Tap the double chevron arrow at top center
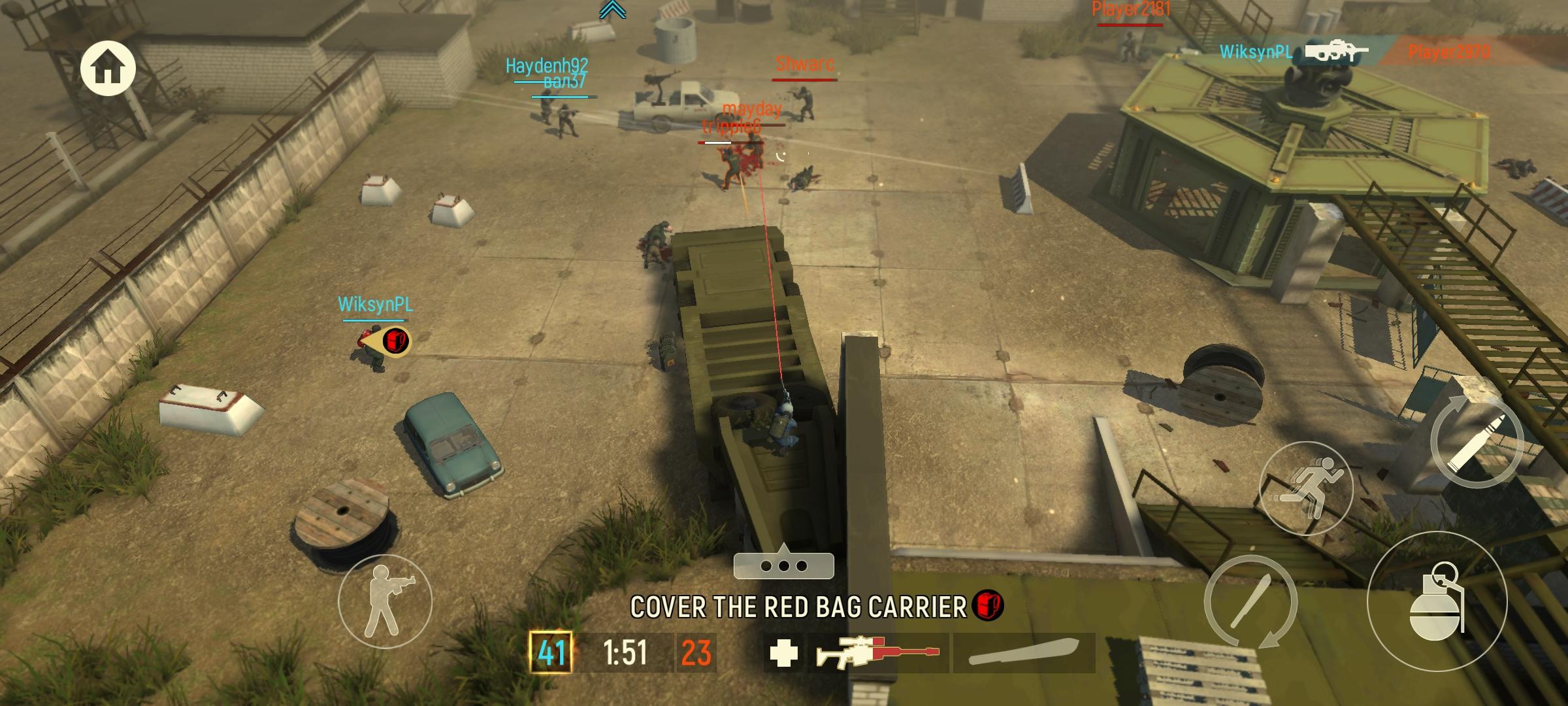 click(612, 10)
